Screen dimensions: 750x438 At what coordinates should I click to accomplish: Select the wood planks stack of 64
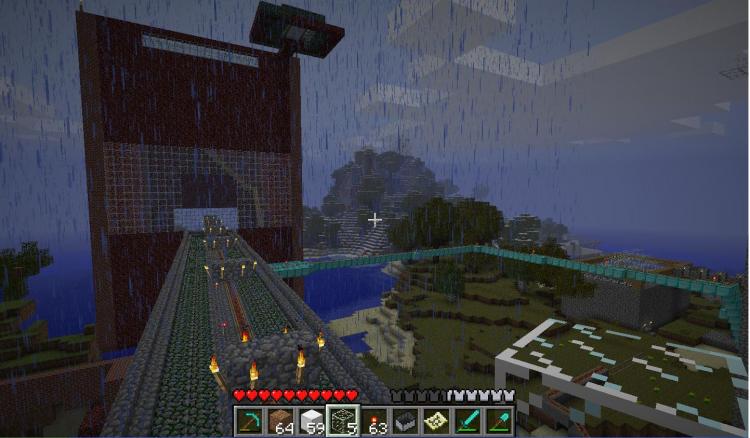click(277, 421)
